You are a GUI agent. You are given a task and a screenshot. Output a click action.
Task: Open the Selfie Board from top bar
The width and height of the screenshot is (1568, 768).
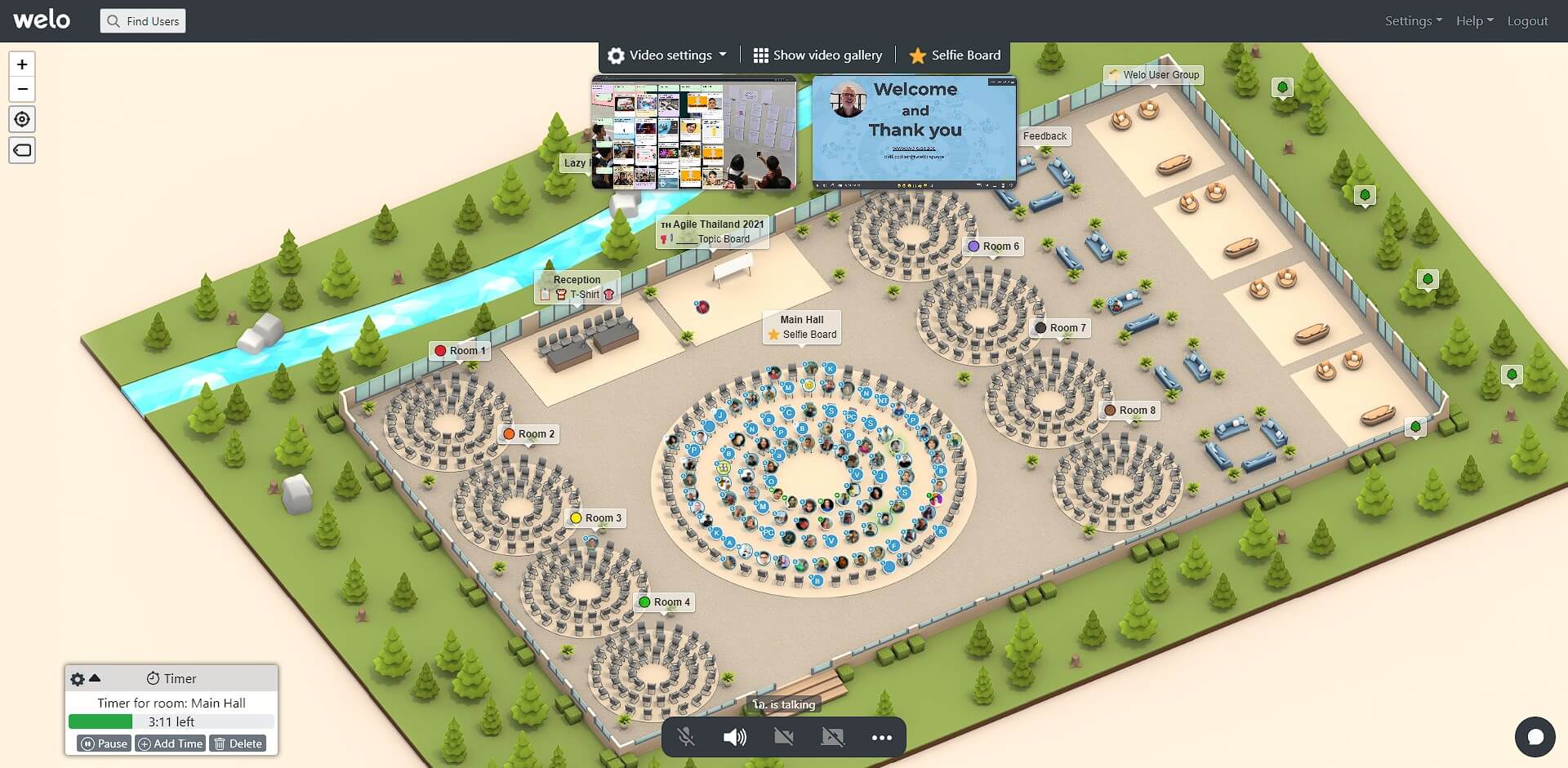(x=955, y=55)
